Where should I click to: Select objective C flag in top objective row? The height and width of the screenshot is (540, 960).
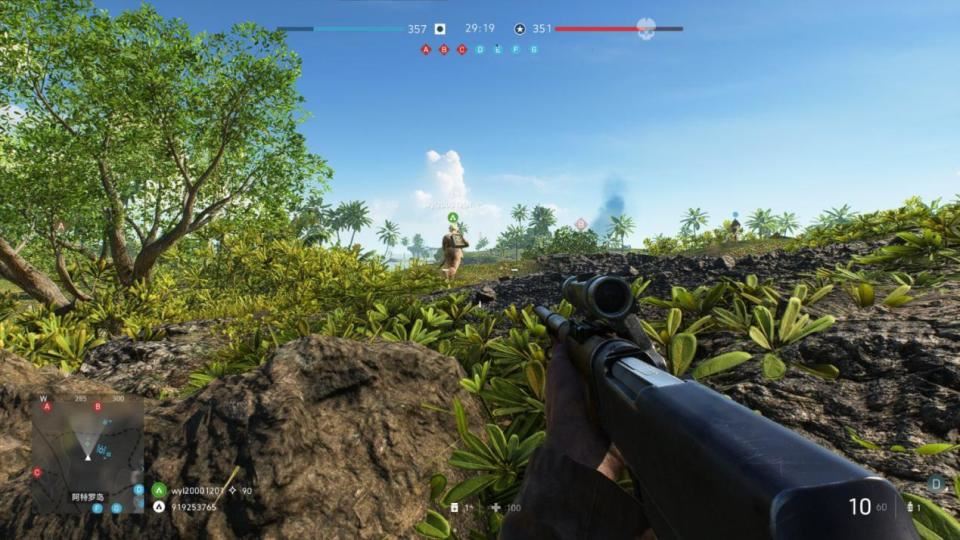[x=462, y=49]
